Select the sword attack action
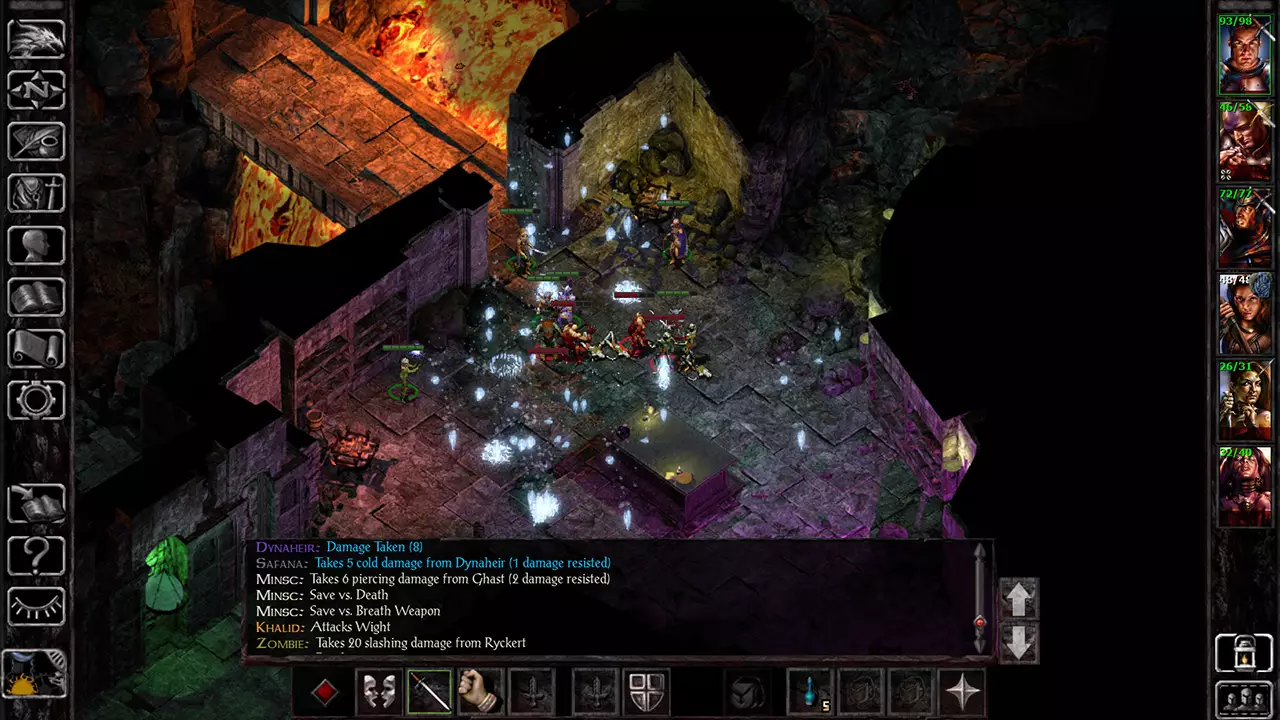Viewport: 1280px width, 720px height. [430, 690]
